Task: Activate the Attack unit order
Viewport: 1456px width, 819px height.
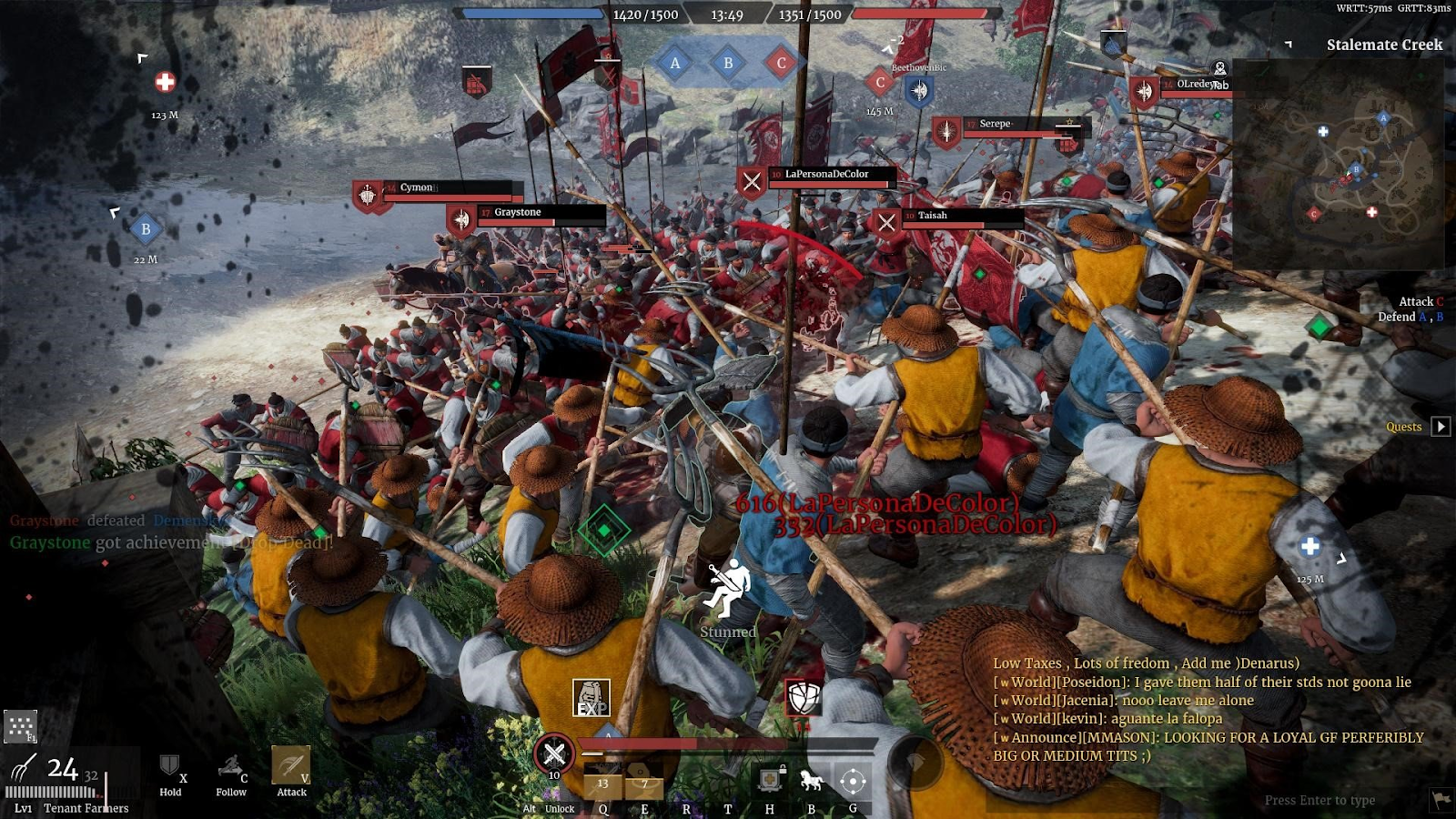Action: [x=291, y=768]
